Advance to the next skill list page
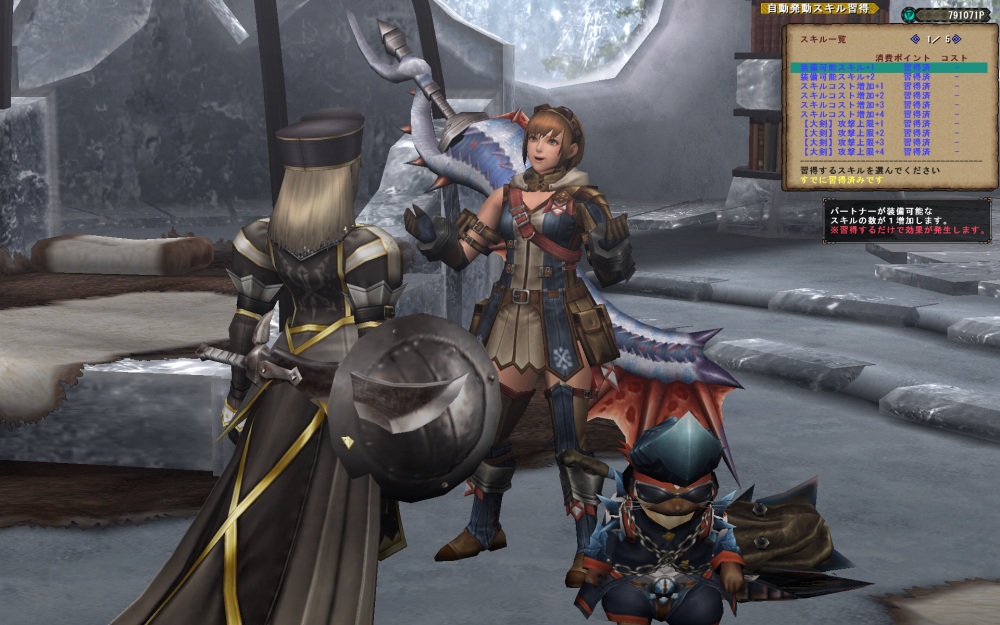This screenshot has height=625, width=1000. pyautogui.click(x=957, y=39)
